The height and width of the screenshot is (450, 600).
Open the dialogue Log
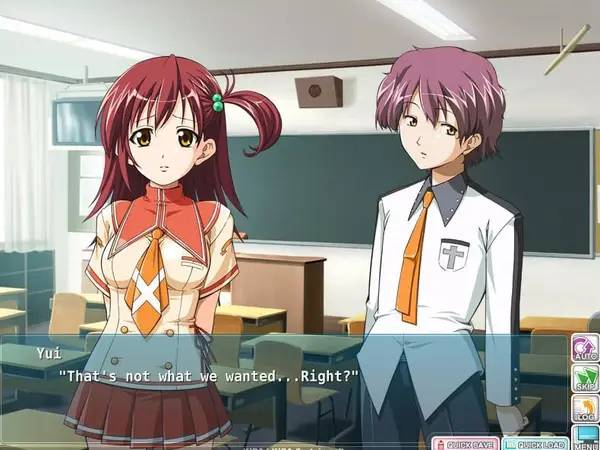(584, 408)
